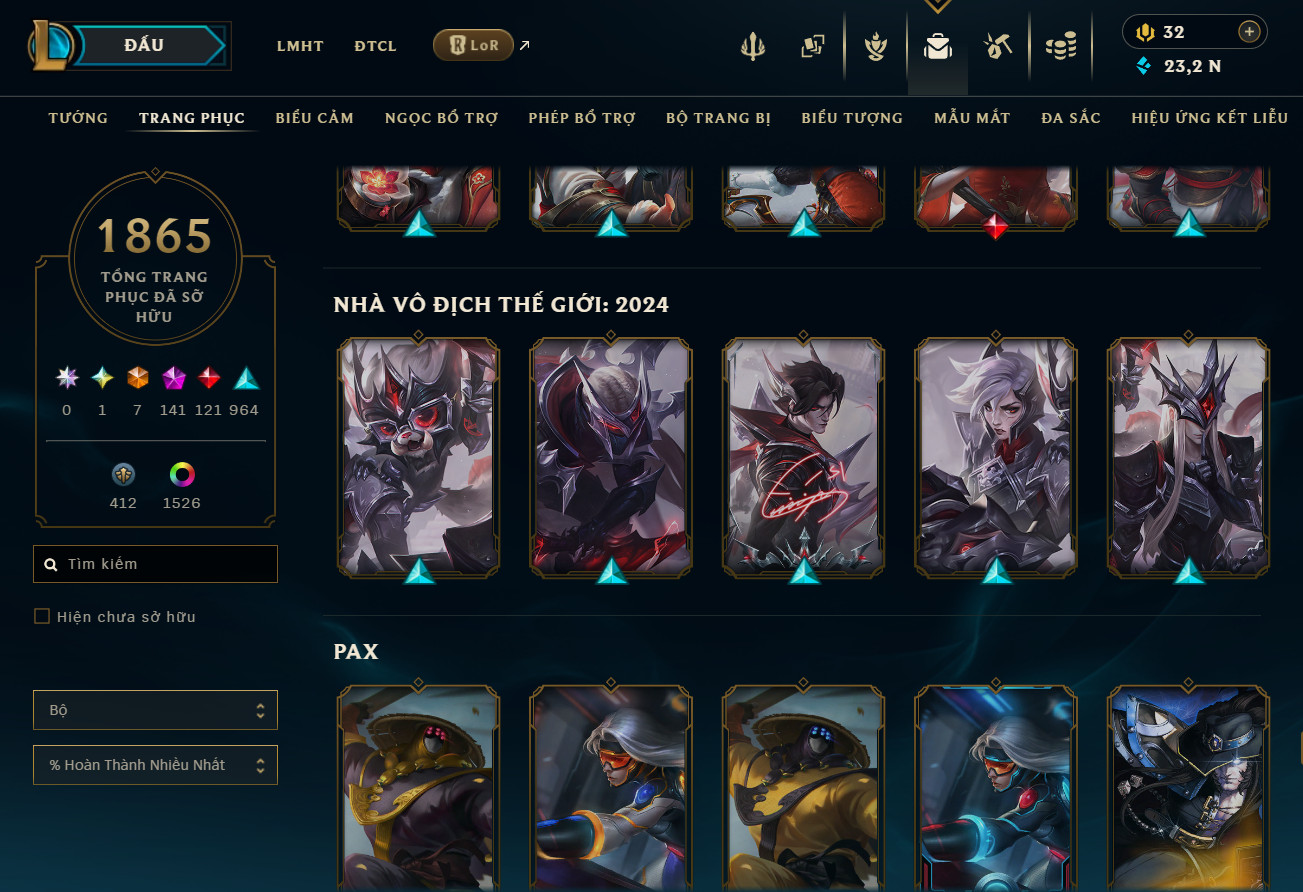Go to the BỘ TRANG BỊ tab
The image size is (1303, 892).
point(718,118)
